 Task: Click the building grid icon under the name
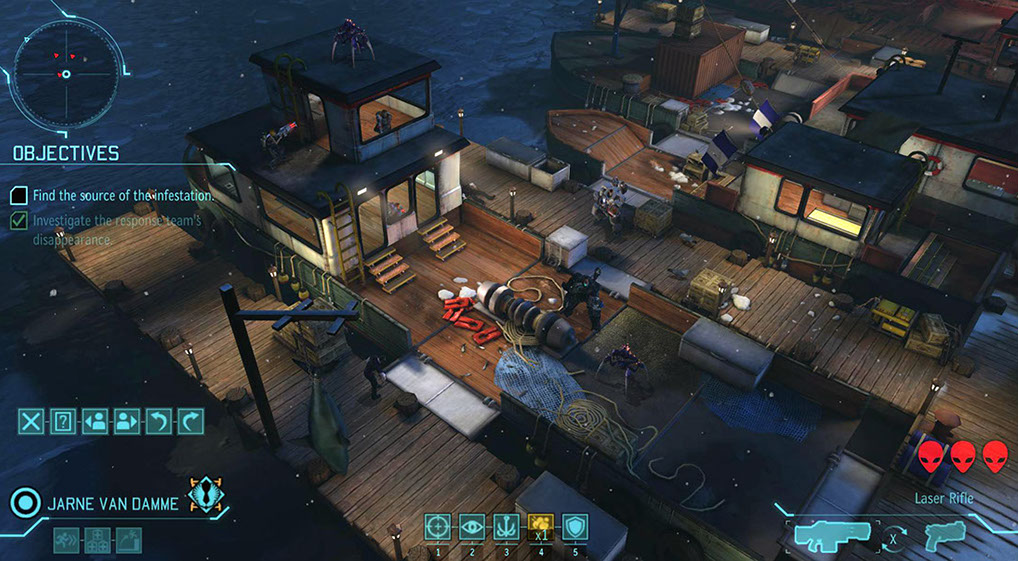[x=98, y=541]
